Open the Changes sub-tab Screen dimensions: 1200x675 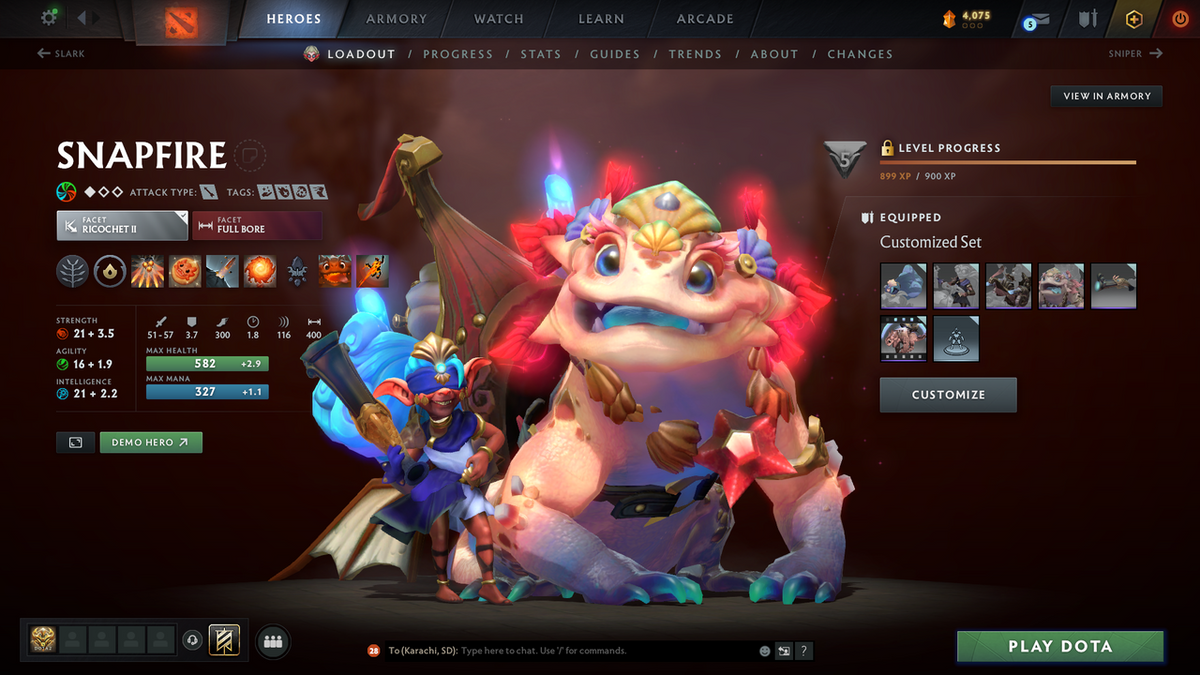click(x=860, y=54)
